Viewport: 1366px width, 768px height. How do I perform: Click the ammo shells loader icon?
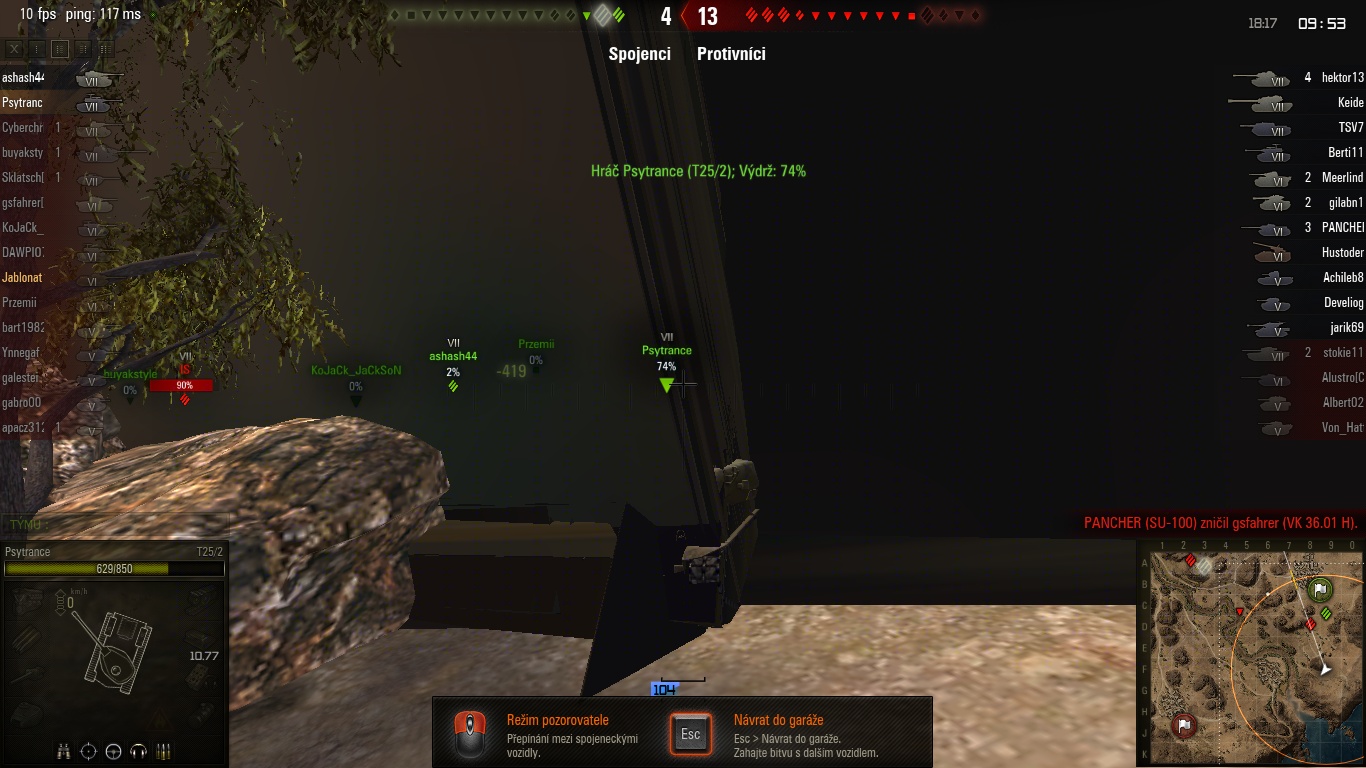click(164, 751)
